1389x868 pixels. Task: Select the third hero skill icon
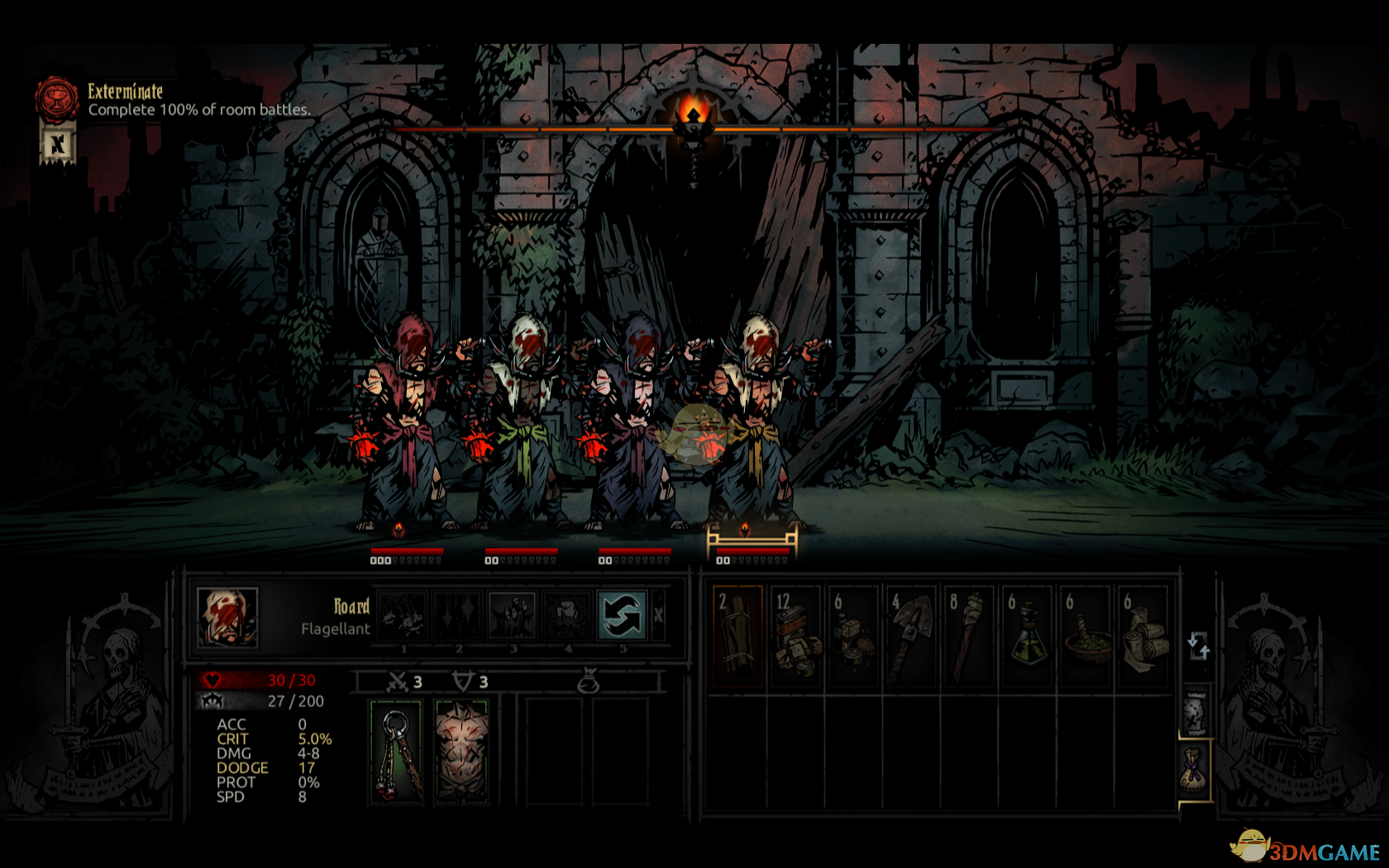click(x=513, y=616)
